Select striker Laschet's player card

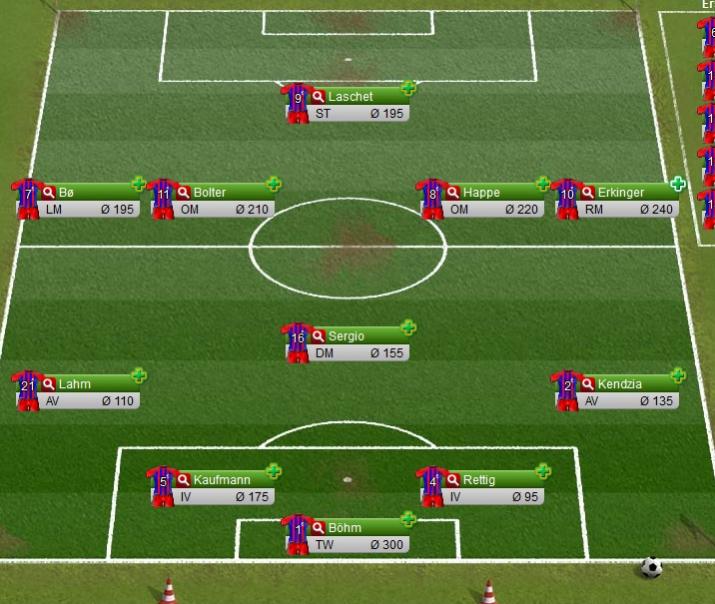point(360,97)
